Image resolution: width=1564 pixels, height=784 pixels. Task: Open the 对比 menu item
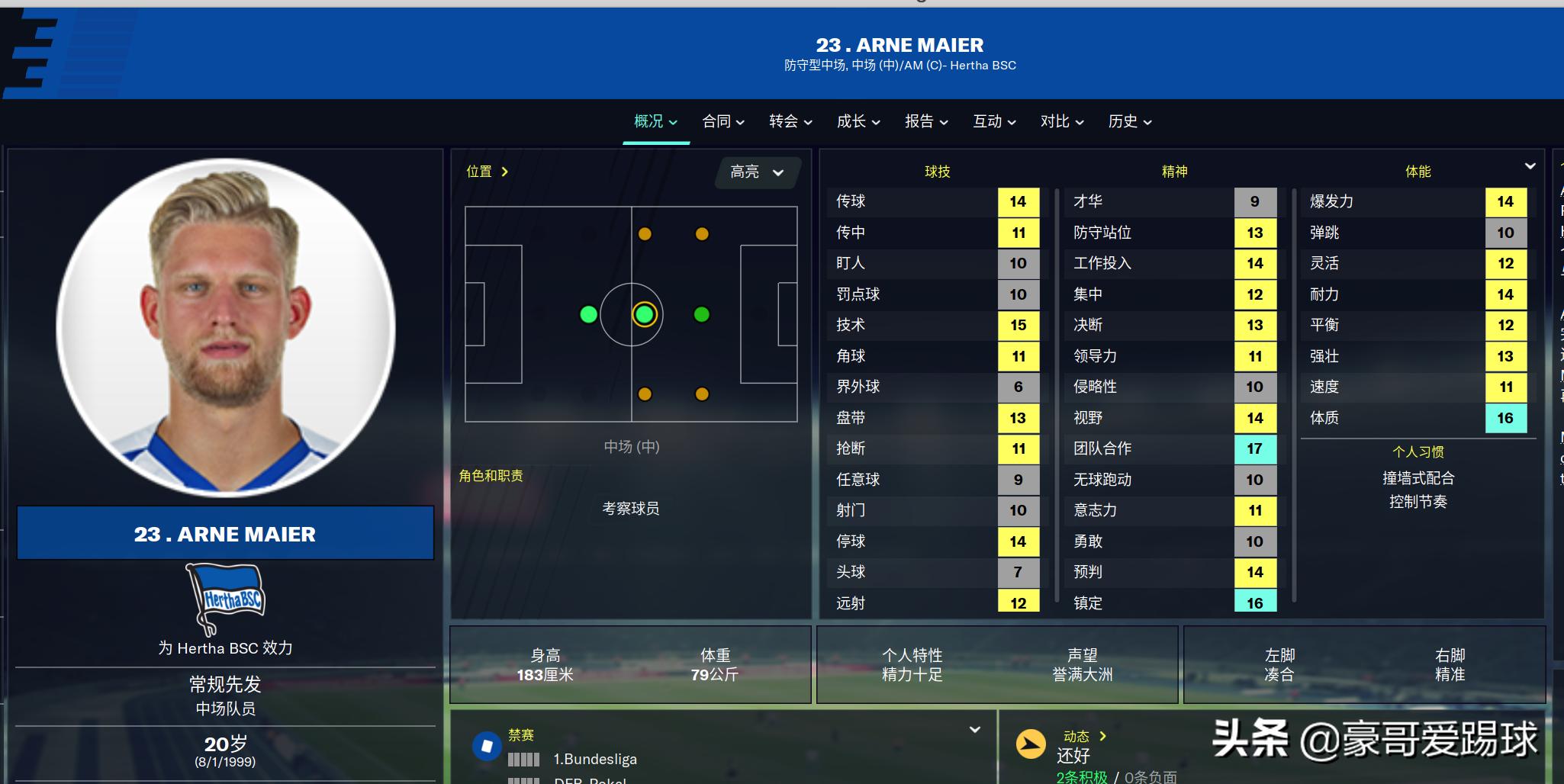coord(1060,121)
